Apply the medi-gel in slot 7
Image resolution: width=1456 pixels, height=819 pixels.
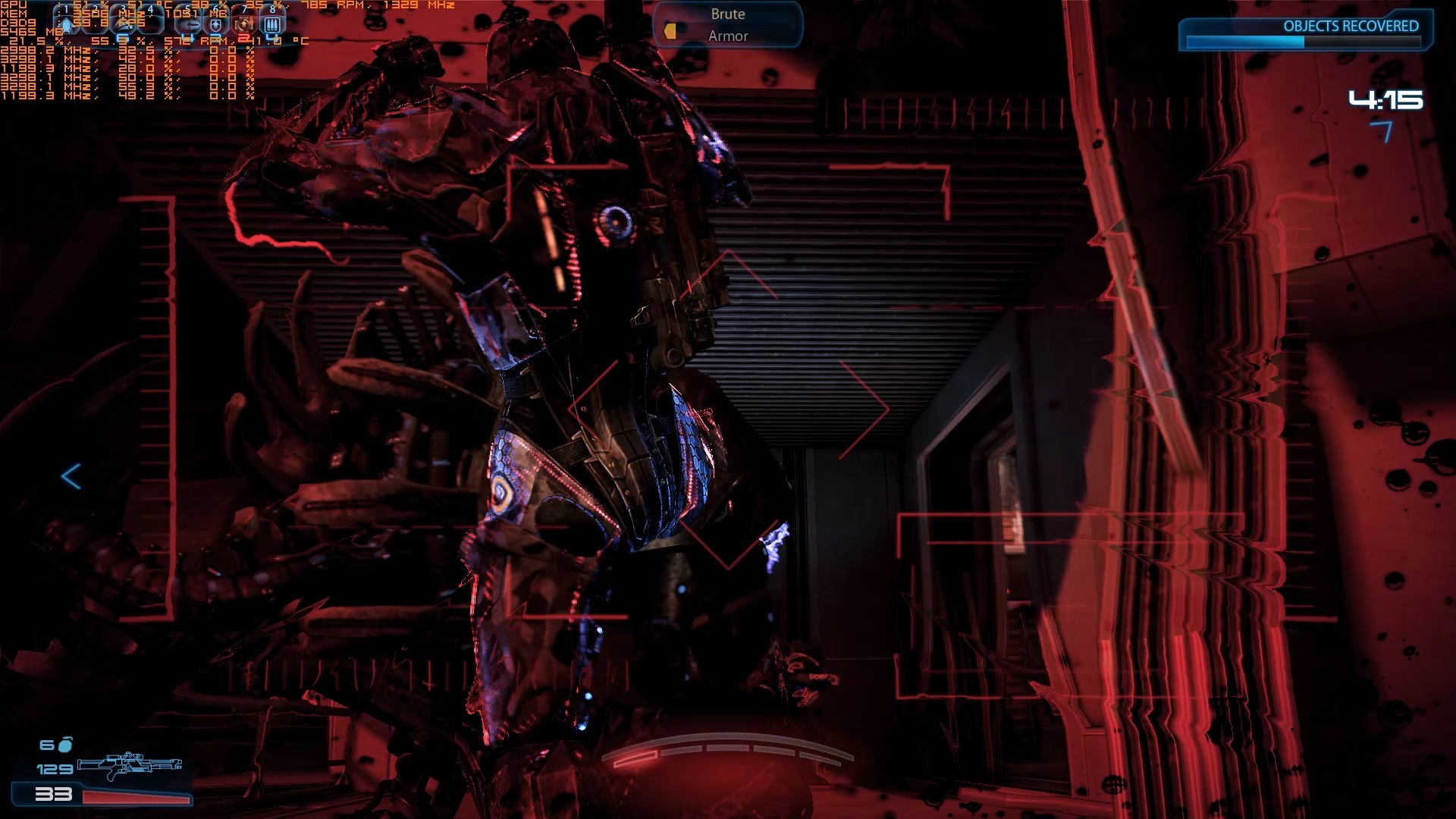pos(244,24)
